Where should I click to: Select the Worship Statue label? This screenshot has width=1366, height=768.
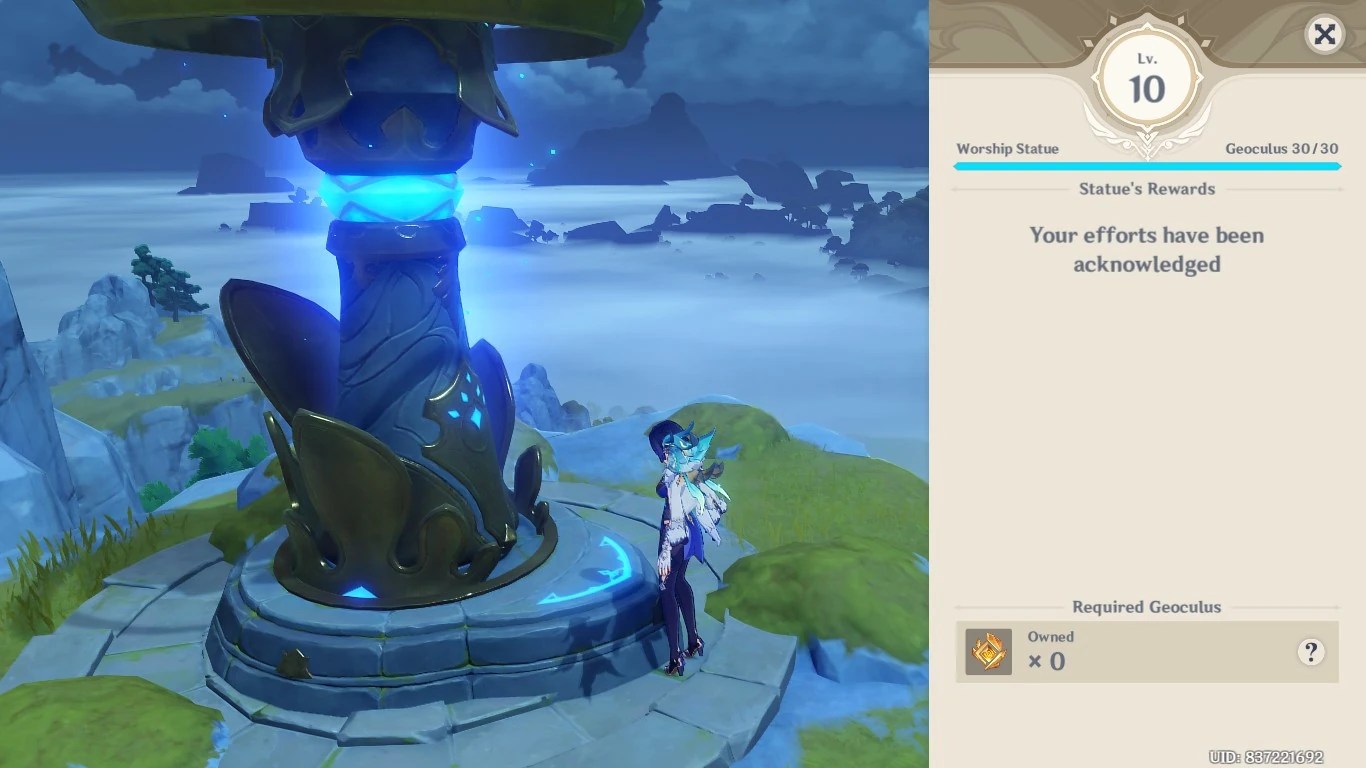[1007, 148]
